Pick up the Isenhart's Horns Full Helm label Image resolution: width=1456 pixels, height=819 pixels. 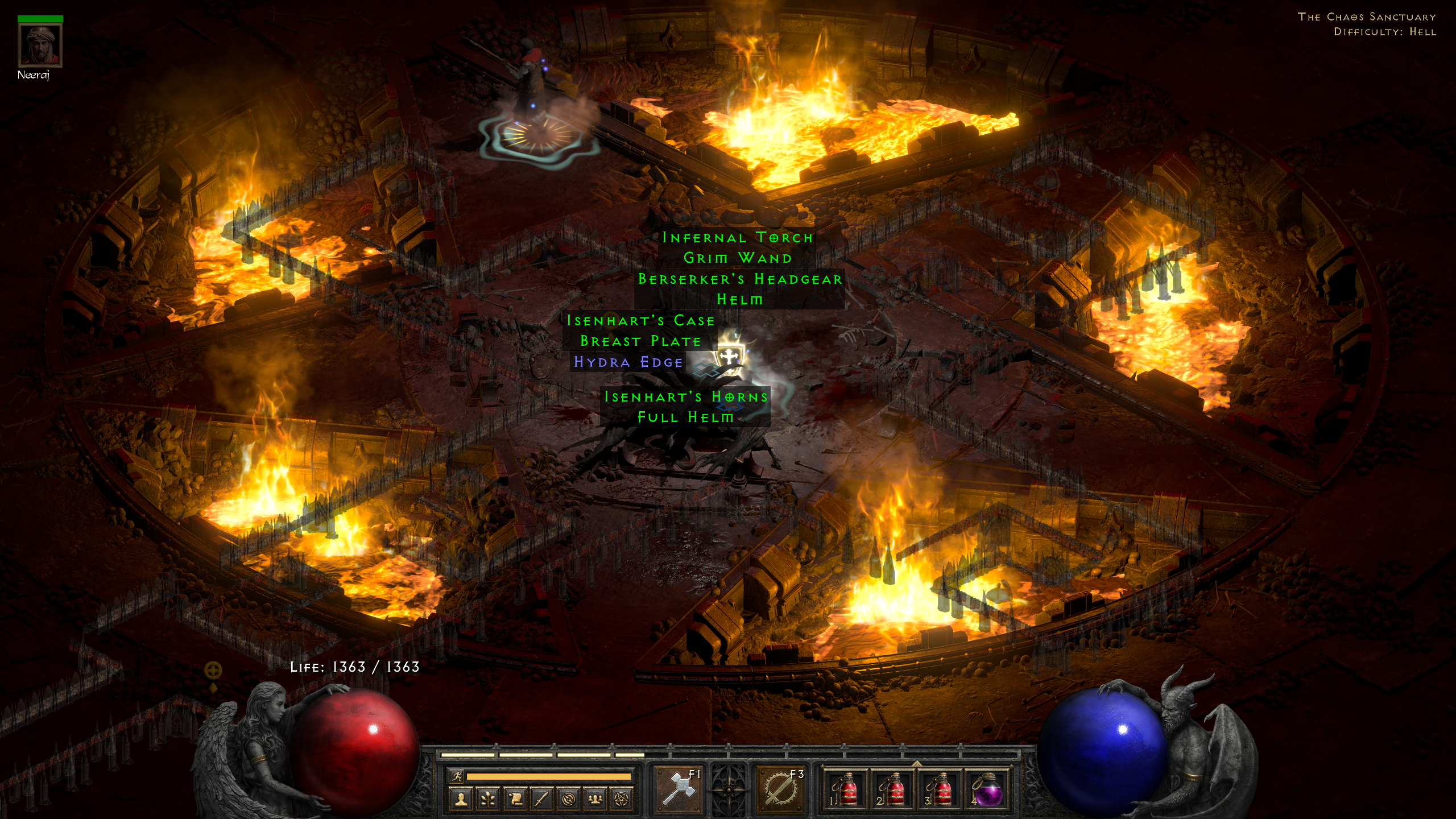click(x=685, y=407)
